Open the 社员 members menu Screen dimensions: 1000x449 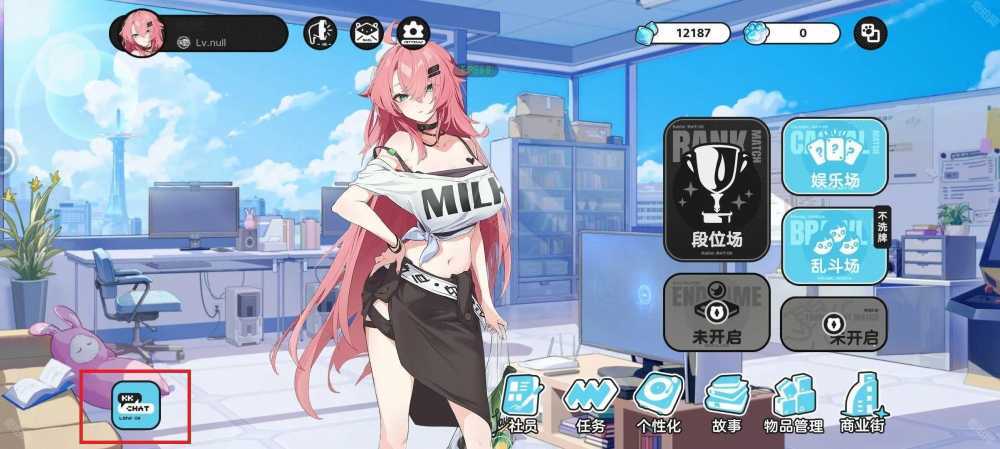[x=519, y=402]
